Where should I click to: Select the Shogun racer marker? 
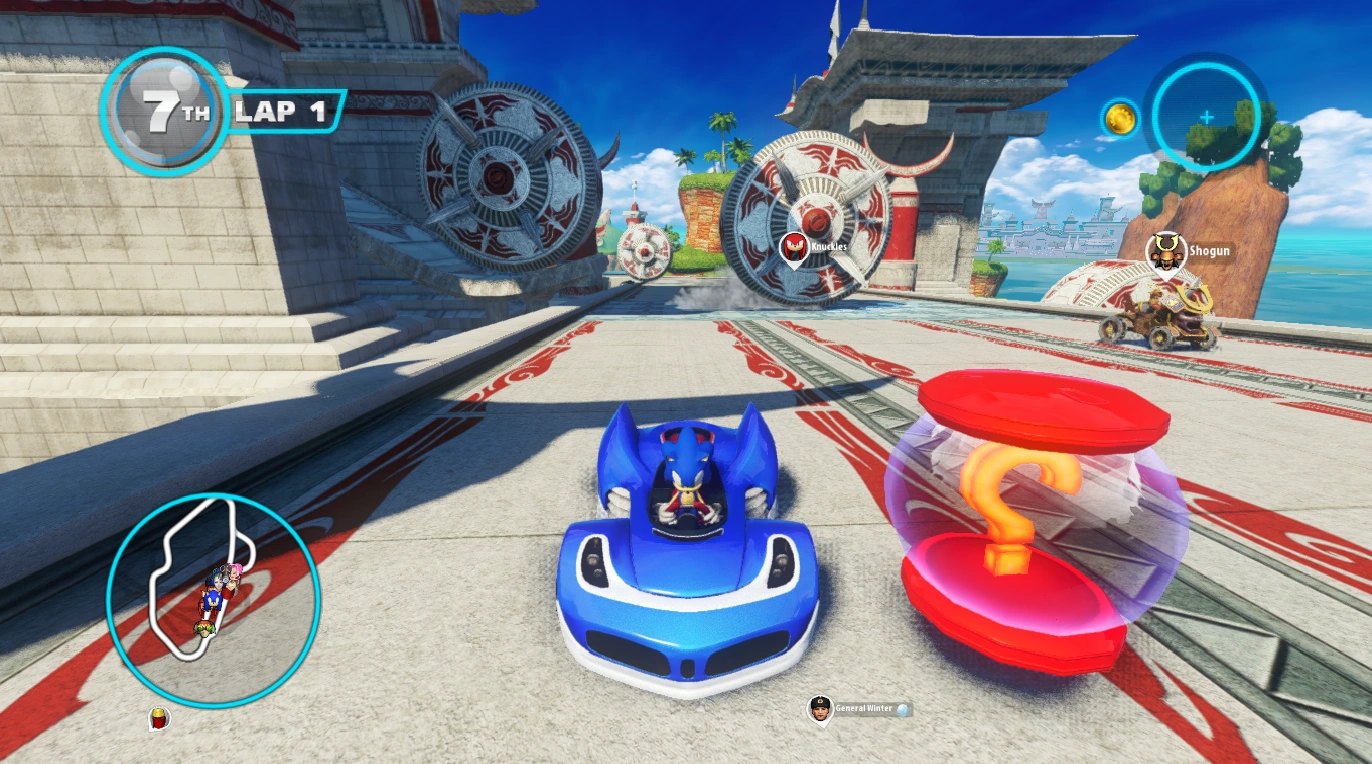click(1163, 253)
